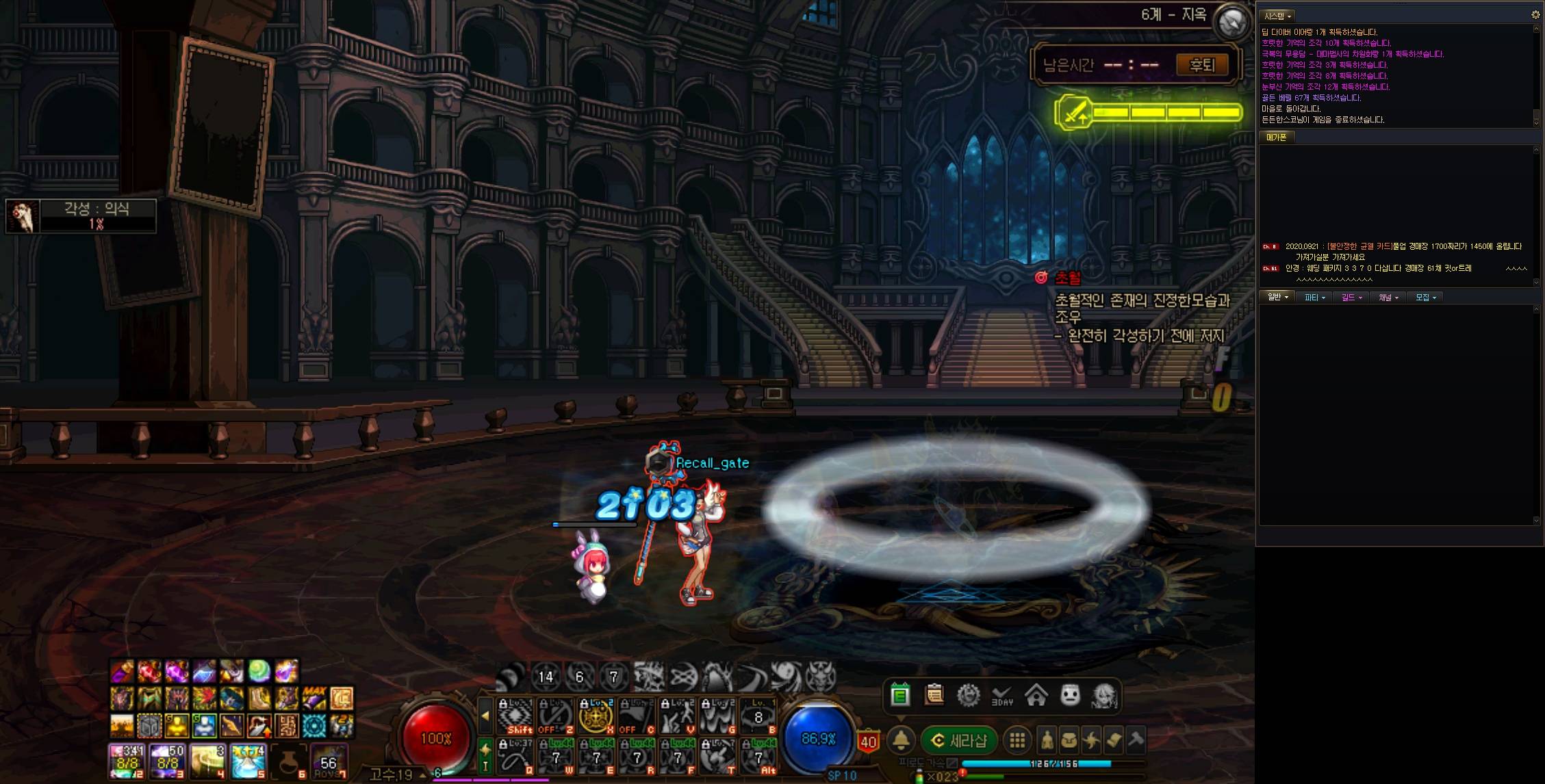Open the inventory bag icon

1069,740
